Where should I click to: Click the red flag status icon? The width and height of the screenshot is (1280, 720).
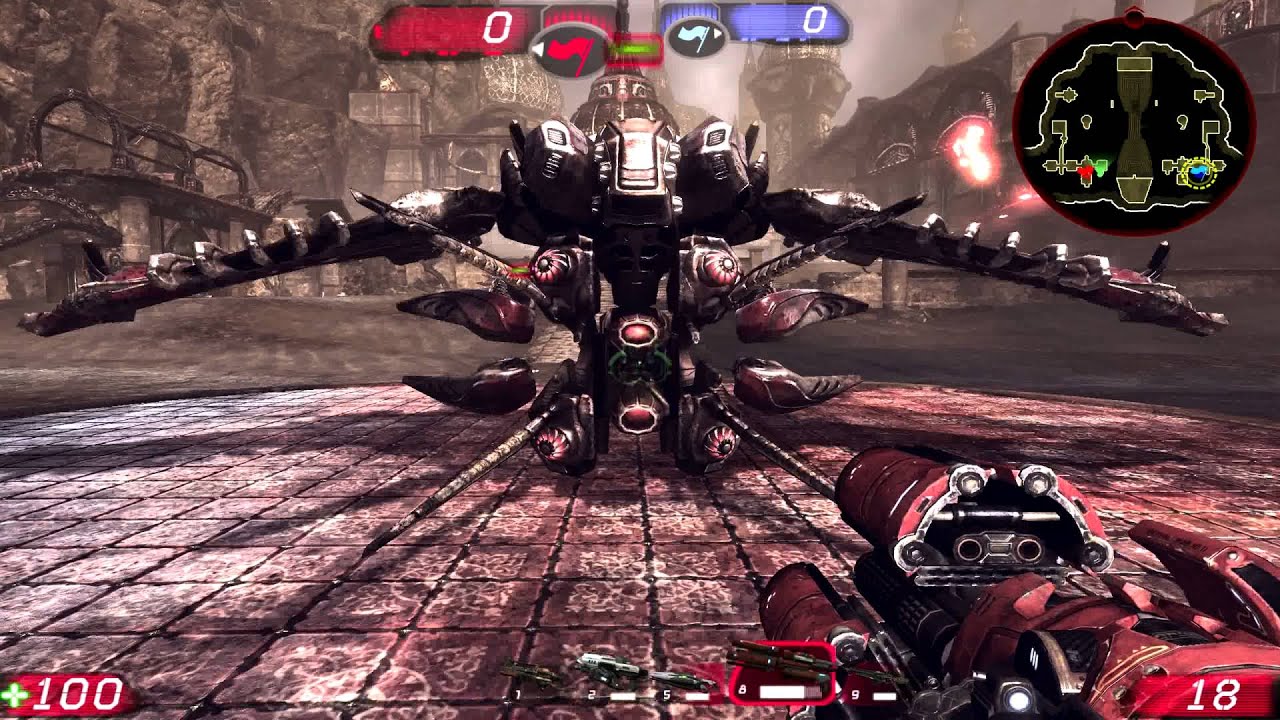click(x=568, y=49)
